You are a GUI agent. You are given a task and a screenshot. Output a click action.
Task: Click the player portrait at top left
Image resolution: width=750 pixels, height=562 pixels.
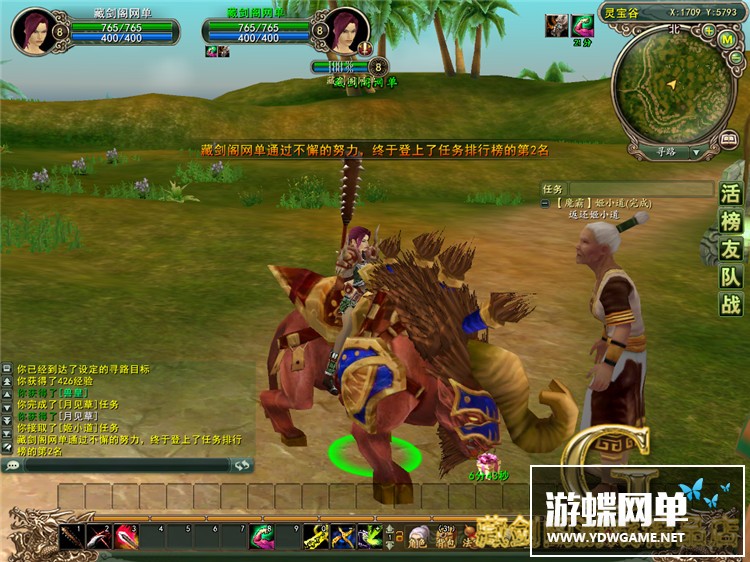[x=32, y=29]
